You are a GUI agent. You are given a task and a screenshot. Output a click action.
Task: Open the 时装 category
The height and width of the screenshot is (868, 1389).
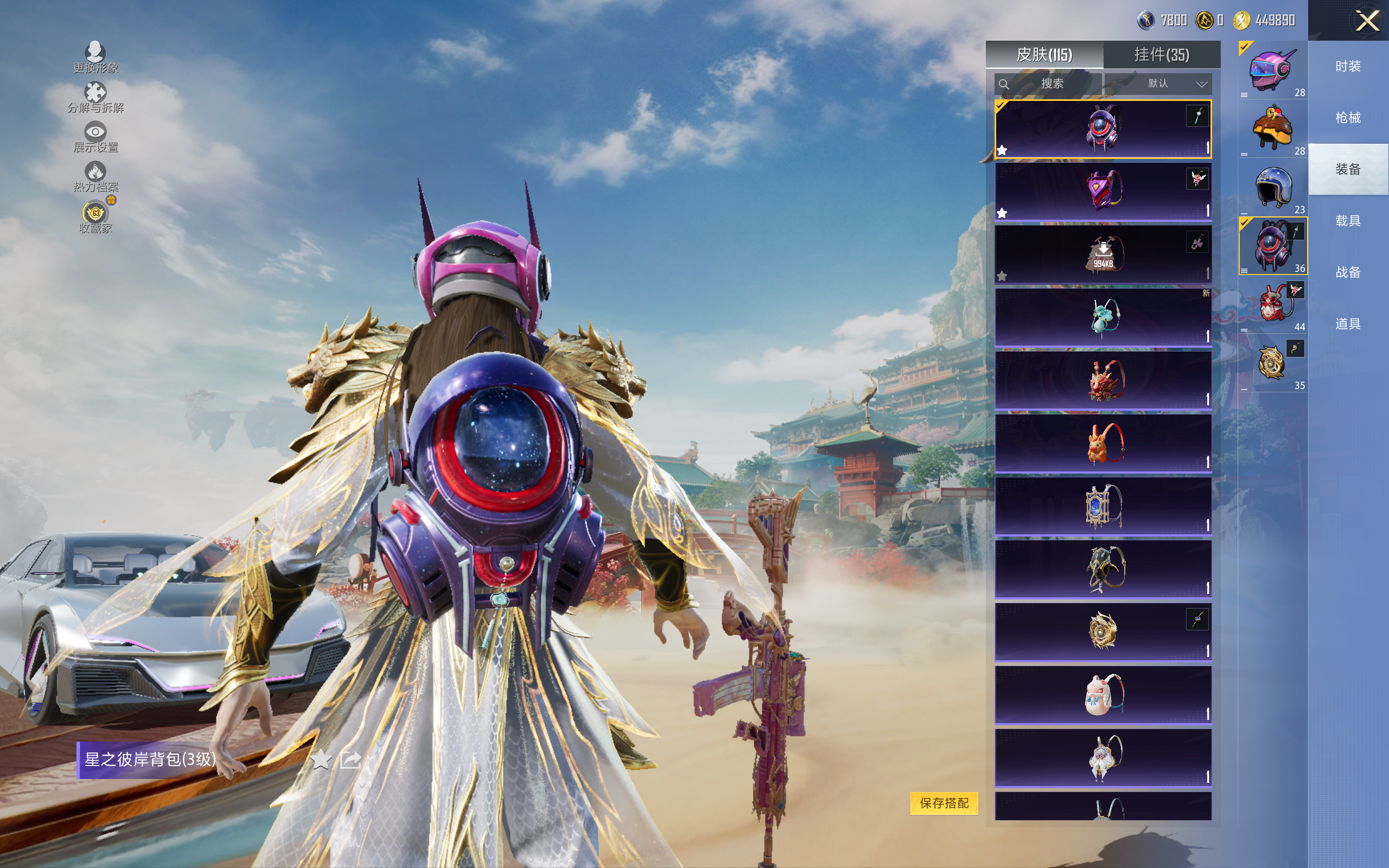[x=1347, y=67]
